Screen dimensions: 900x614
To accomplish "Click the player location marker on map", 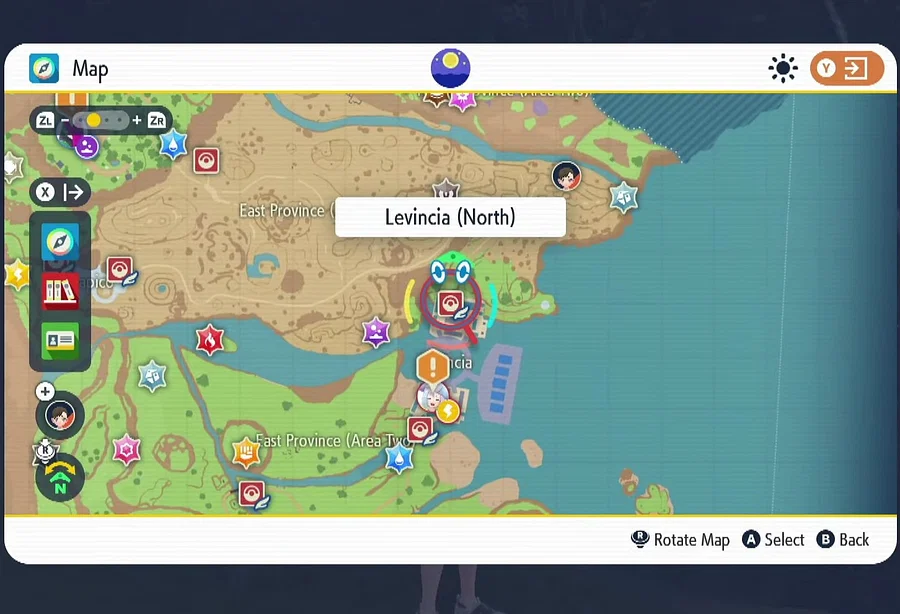I will 567,176.
